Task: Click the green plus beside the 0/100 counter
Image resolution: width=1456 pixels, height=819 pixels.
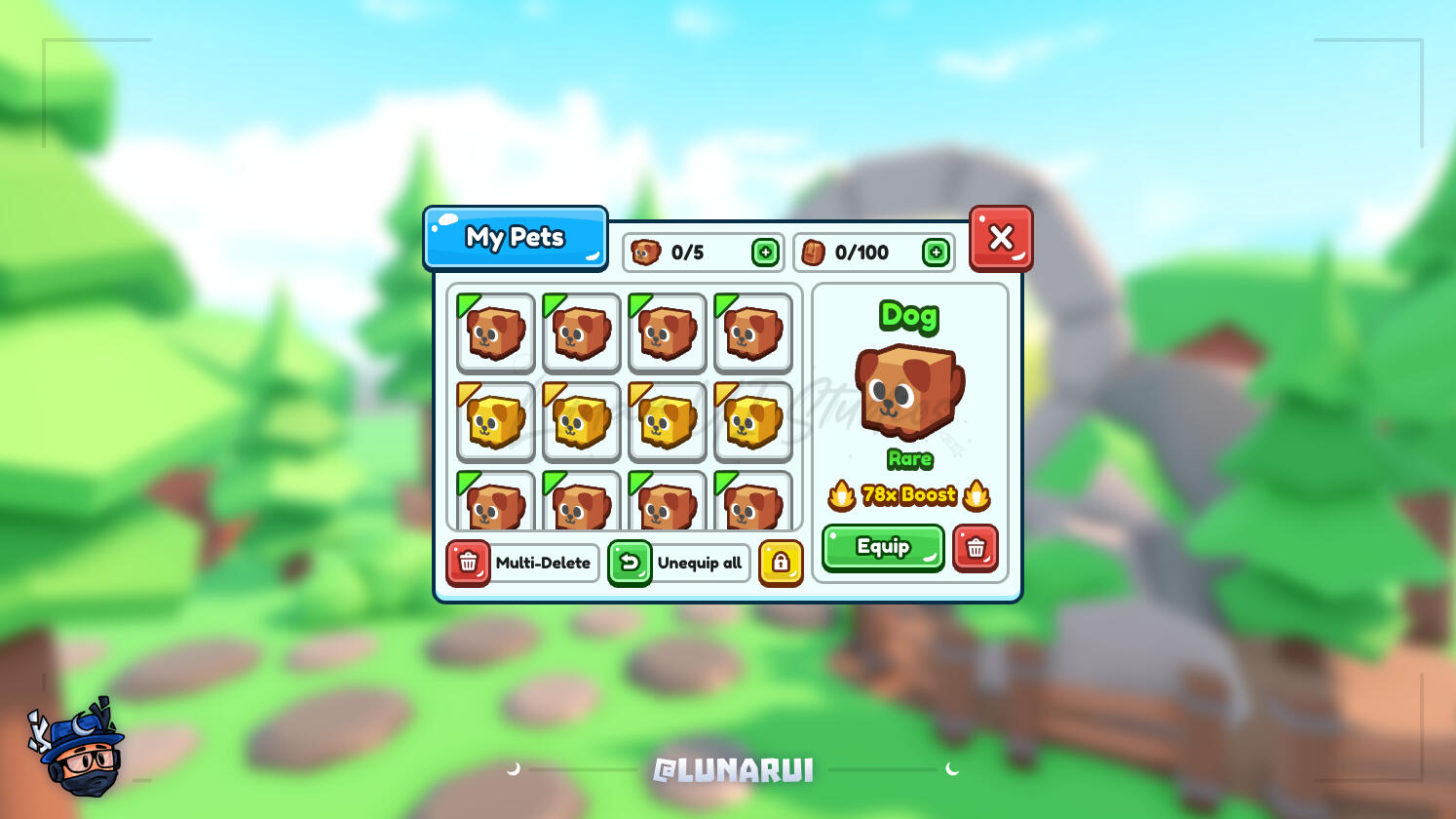Action: click(x=936, y=253)
